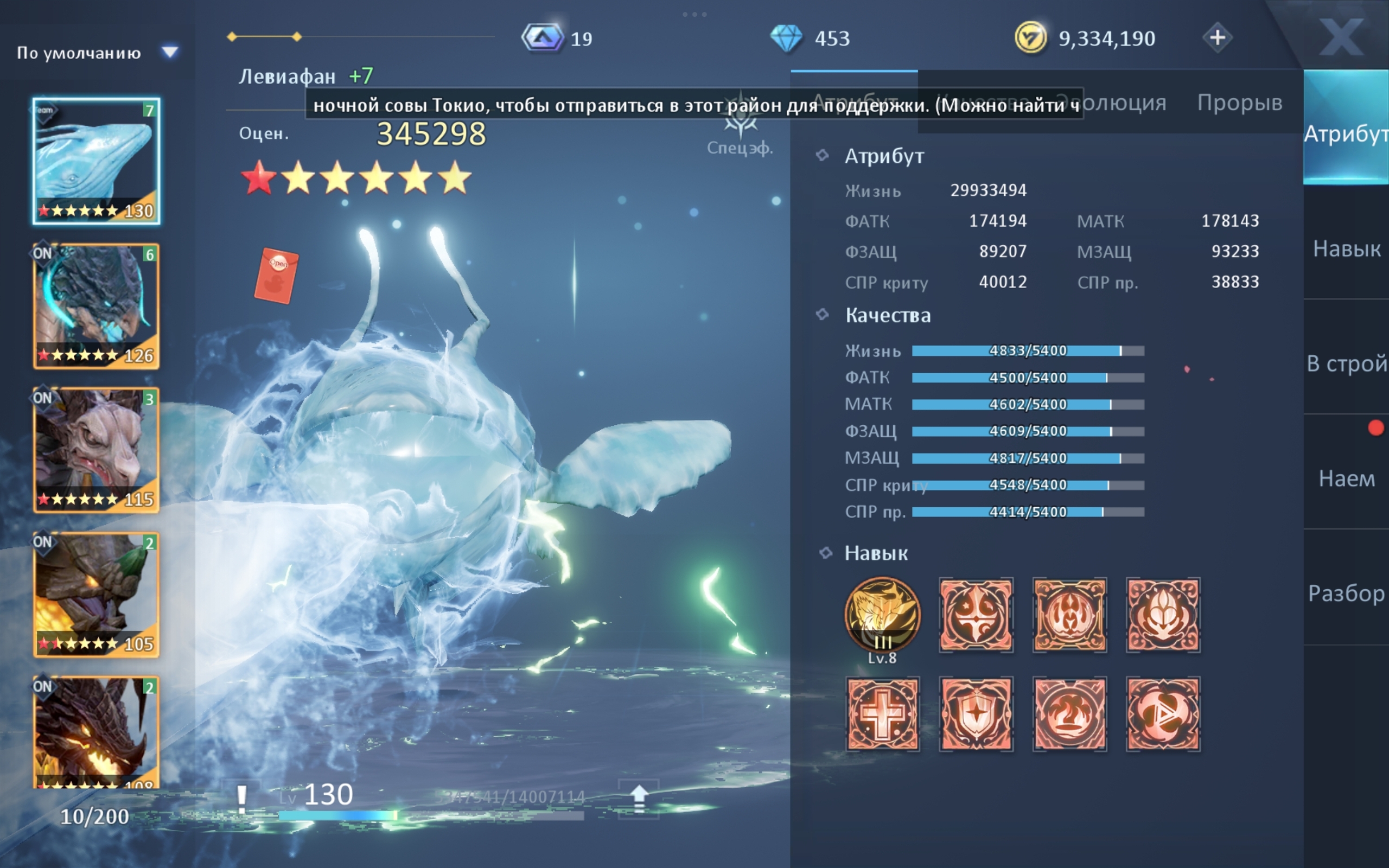Select the 'Атрибут' side tab

tap(1346, 134)
